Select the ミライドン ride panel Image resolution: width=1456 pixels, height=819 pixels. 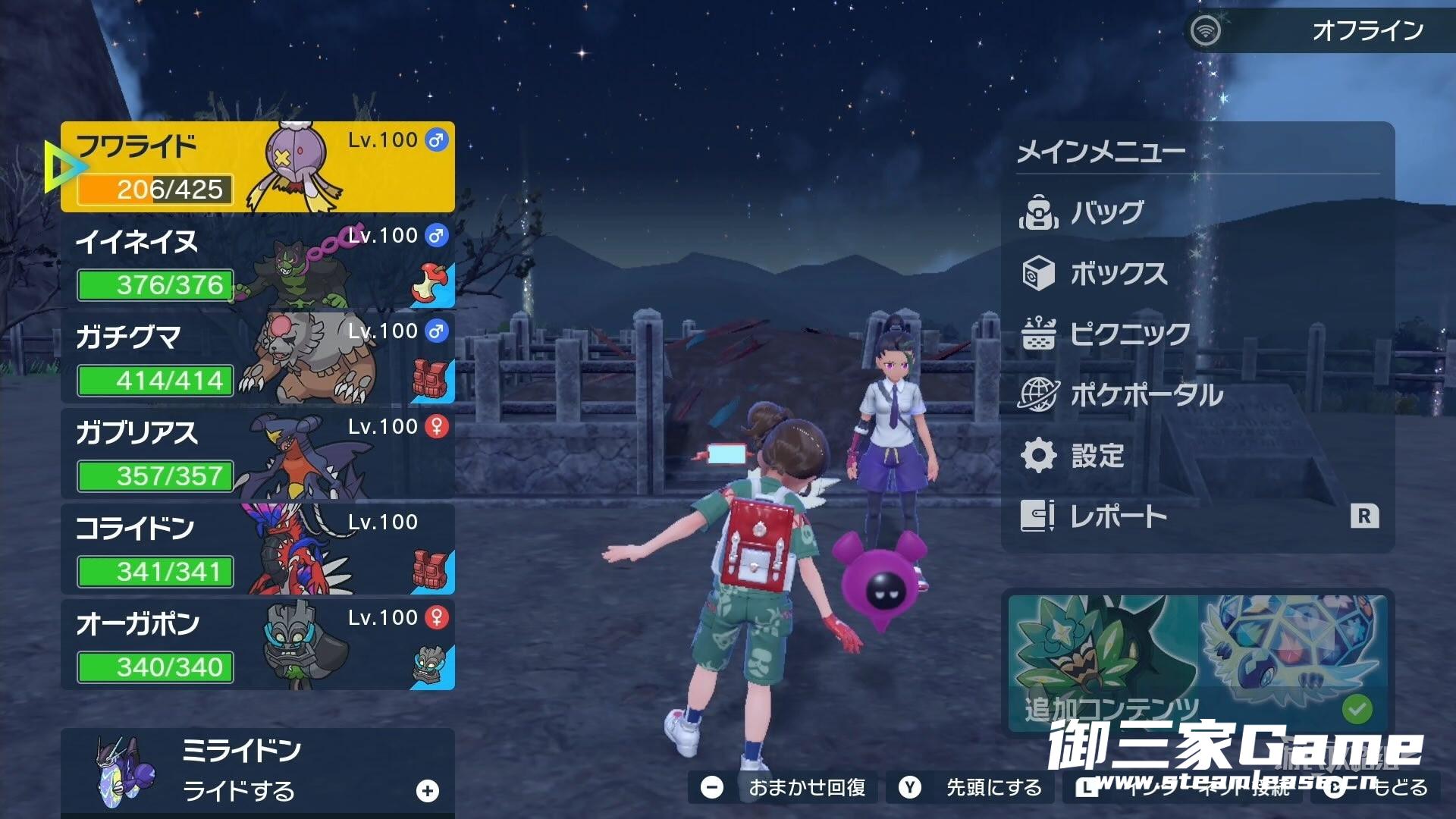258,771
